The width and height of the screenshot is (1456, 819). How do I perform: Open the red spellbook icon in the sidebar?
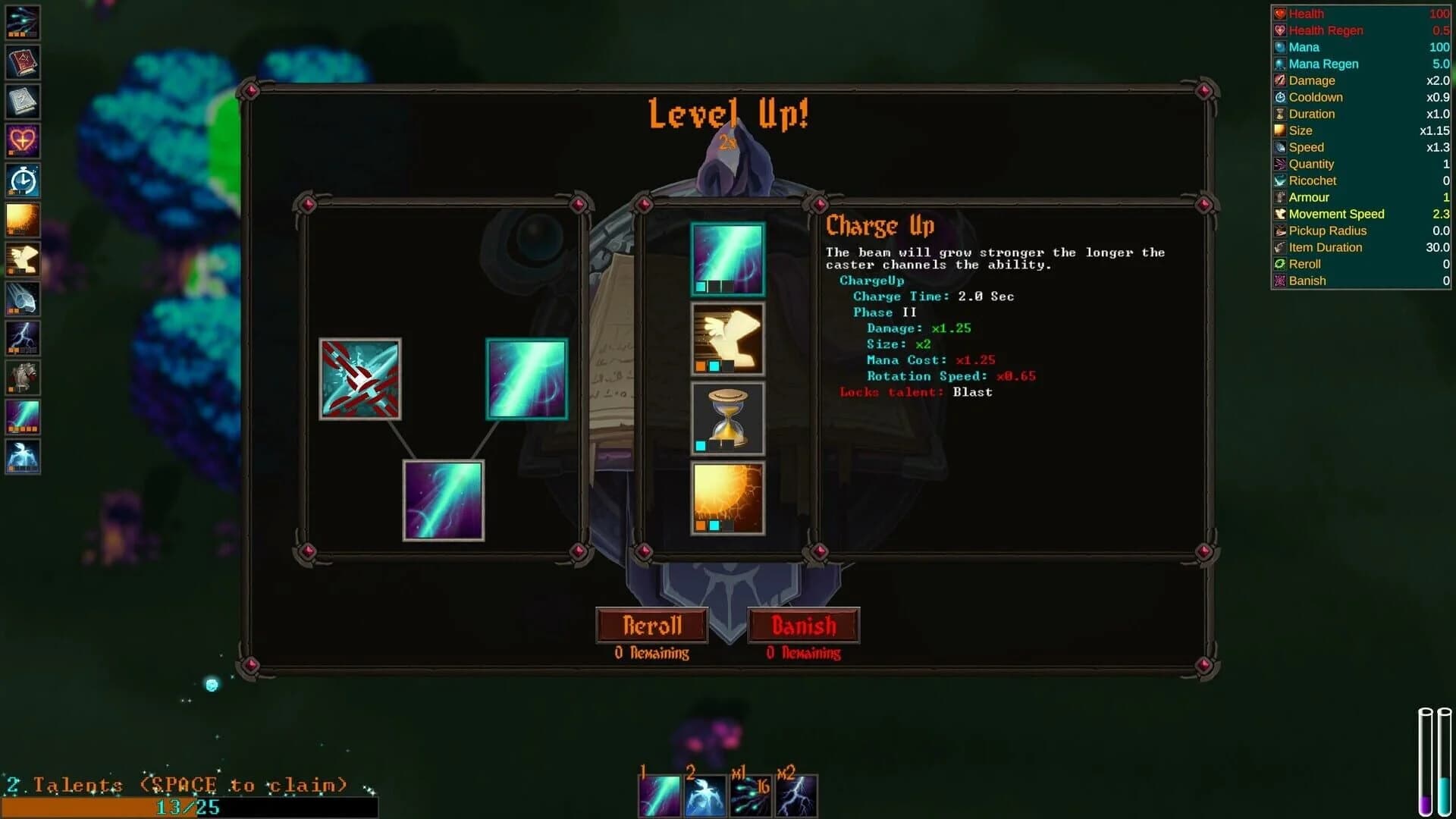click(23, 62)
